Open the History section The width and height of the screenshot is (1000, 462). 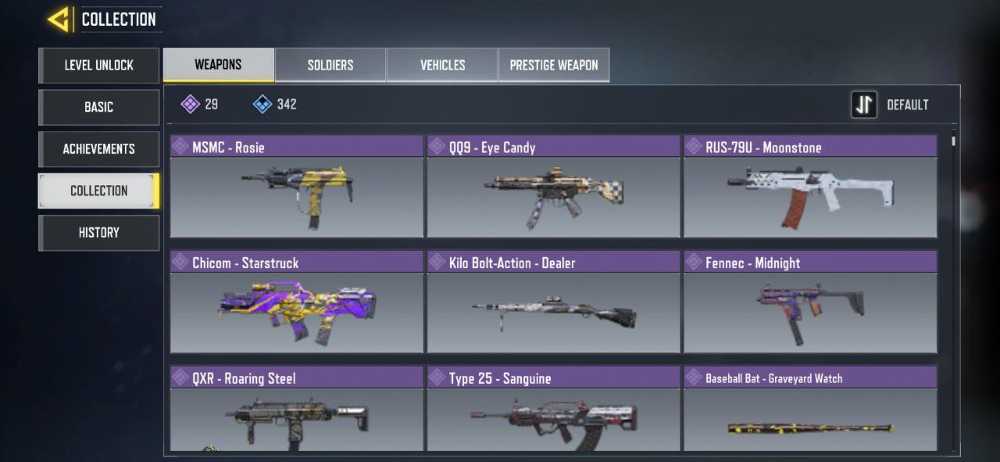tap(98, 232)
